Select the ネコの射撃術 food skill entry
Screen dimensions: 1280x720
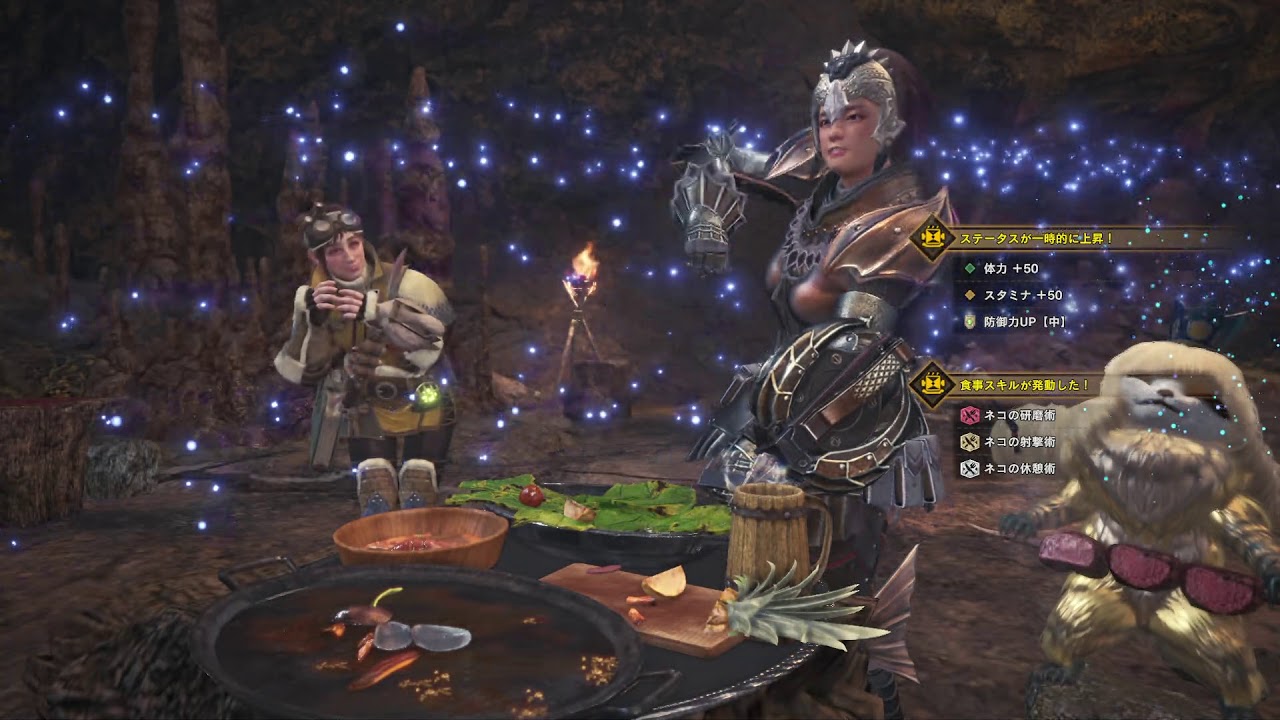point(1008,442)
